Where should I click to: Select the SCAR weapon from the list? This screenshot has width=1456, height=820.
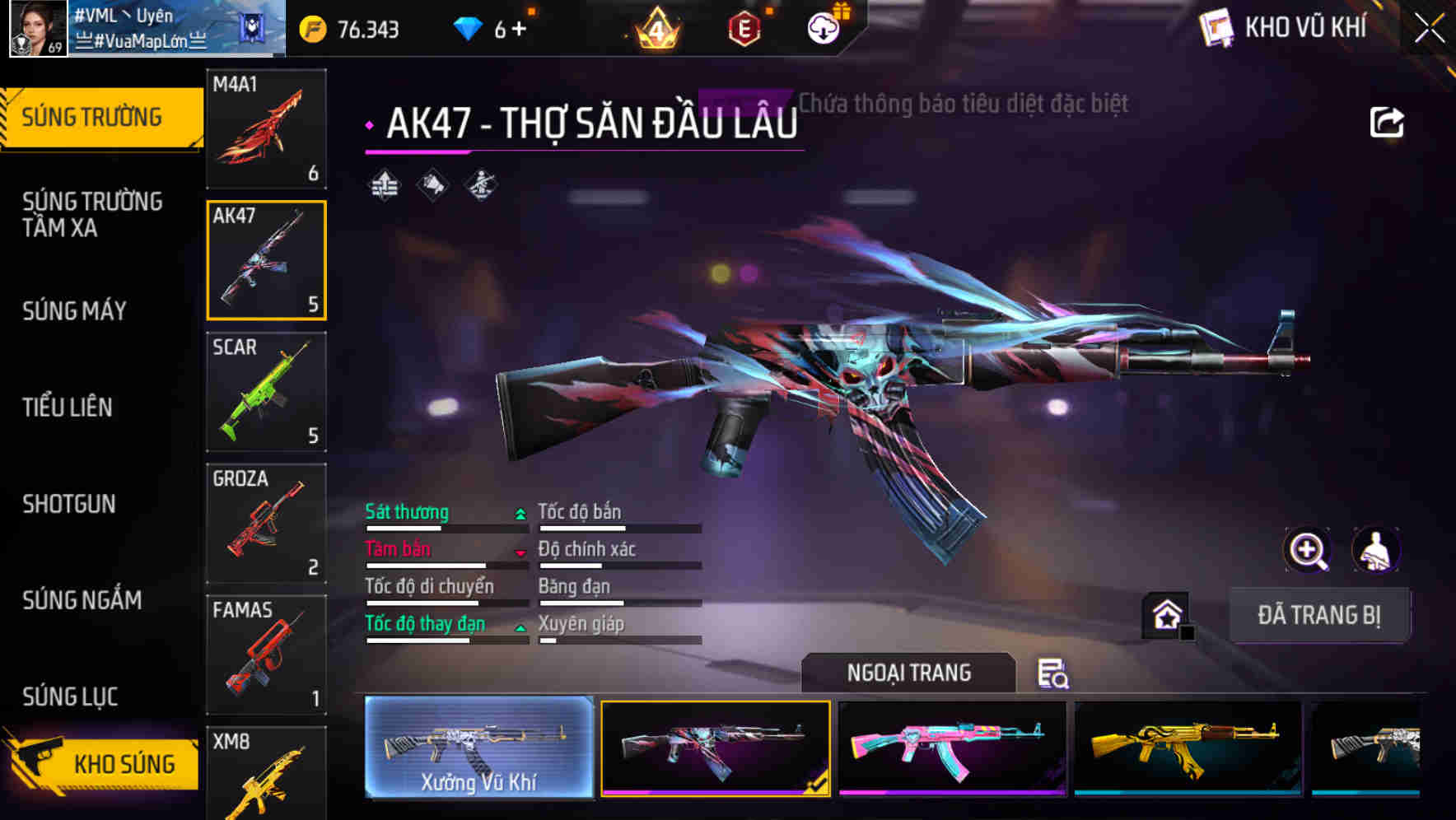[266, 393]
